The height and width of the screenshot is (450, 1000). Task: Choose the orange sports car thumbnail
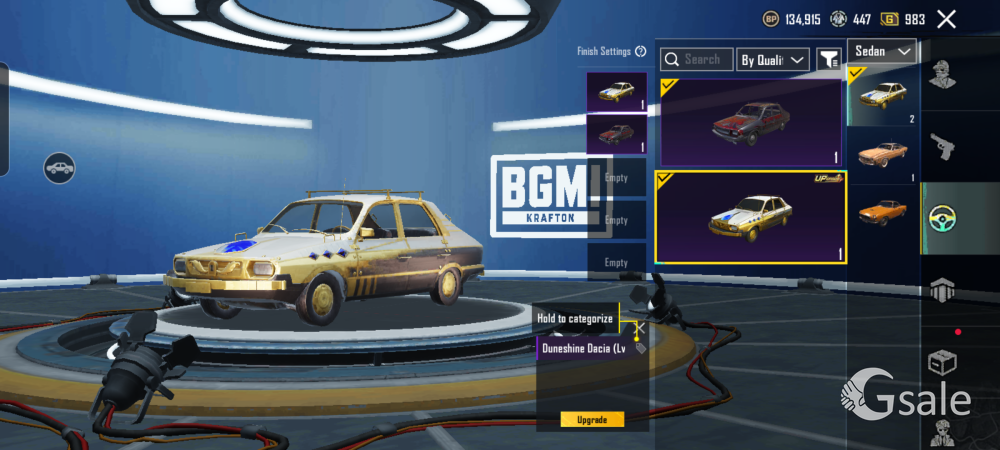pos(883,211)
